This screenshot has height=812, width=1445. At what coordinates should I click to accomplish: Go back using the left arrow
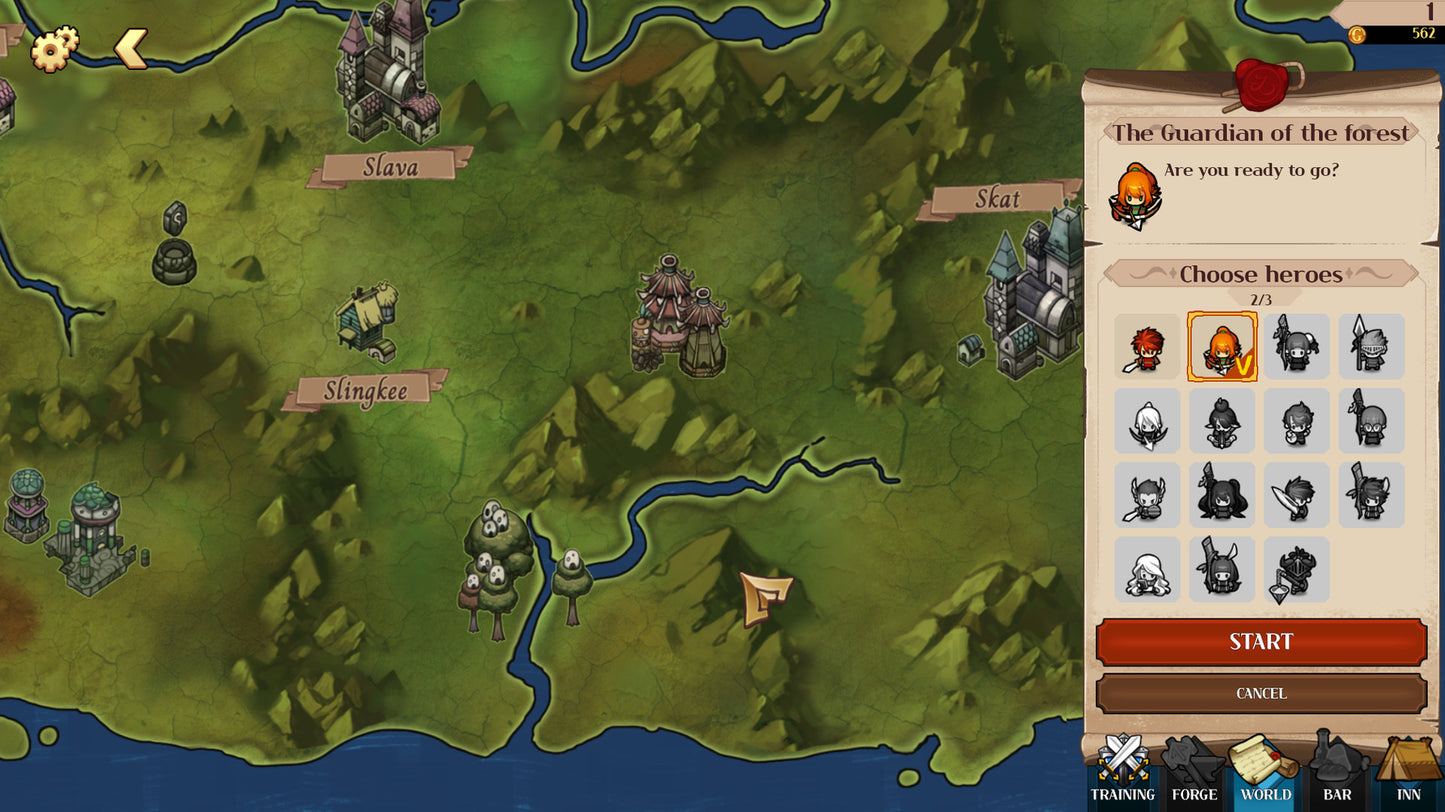pyautogui.click(x=131, y=48)
